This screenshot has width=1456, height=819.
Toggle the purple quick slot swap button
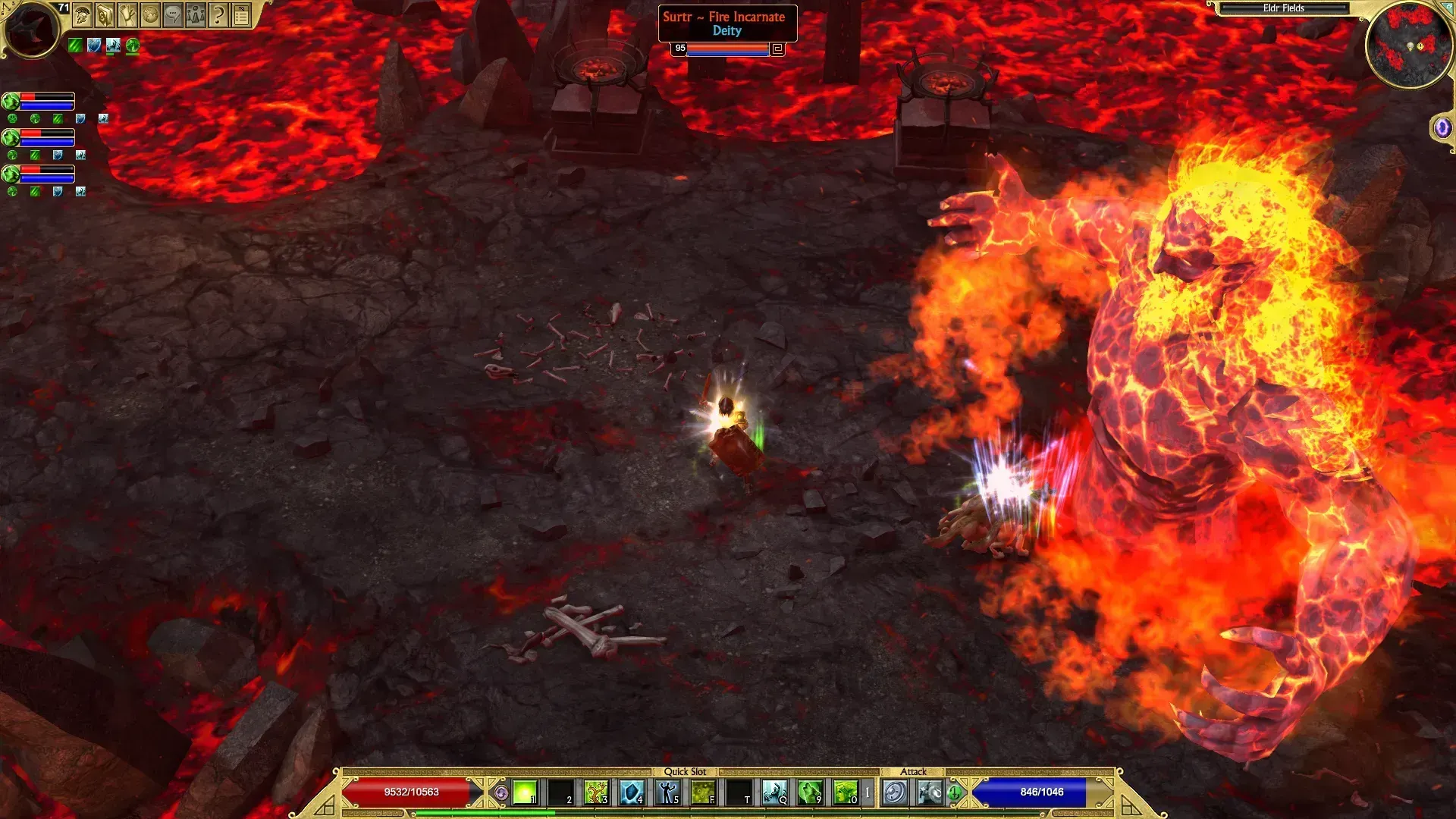pos(500,793)
